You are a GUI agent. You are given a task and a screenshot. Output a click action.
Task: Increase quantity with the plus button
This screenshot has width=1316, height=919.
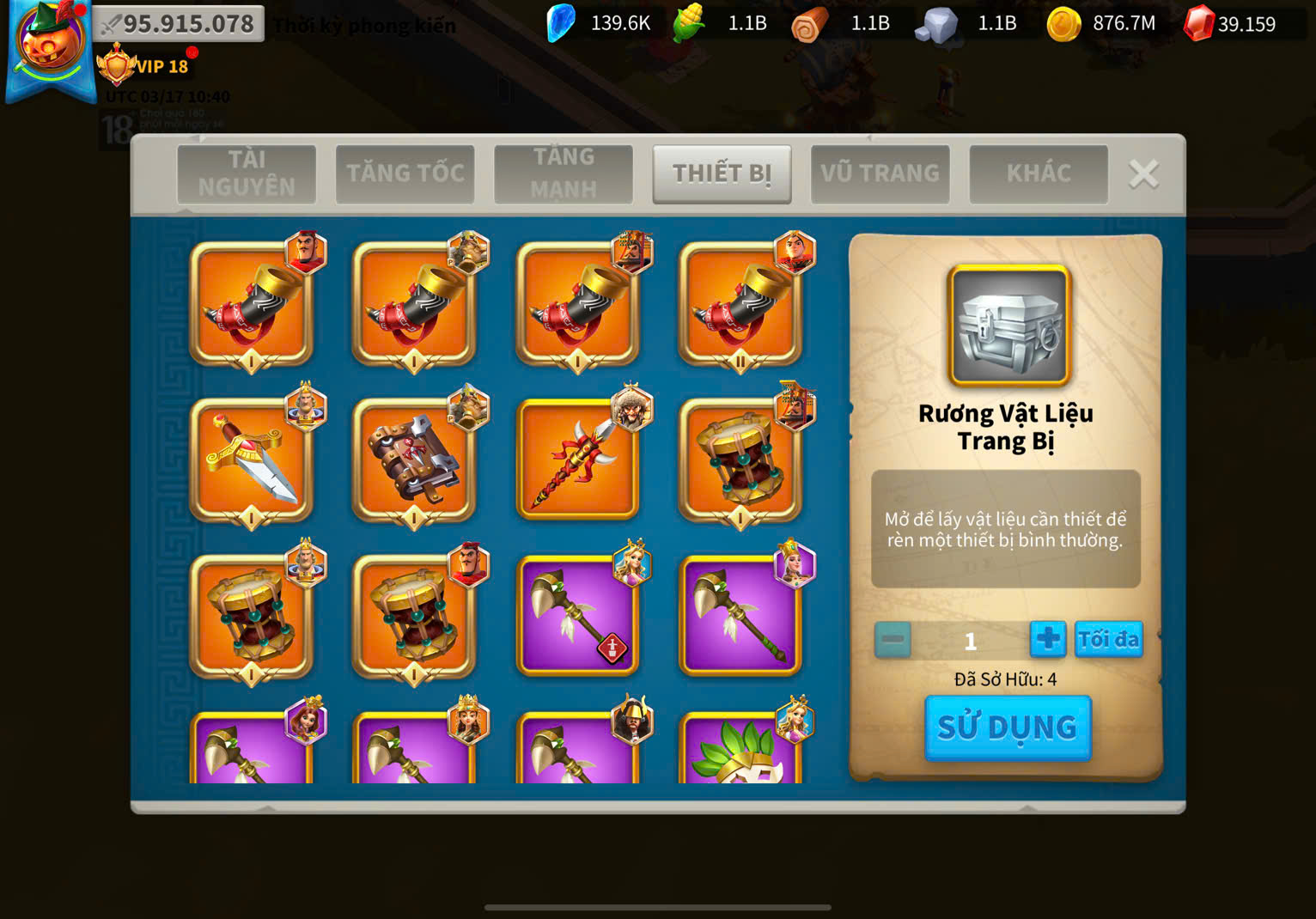click(x=1048, y=640)
